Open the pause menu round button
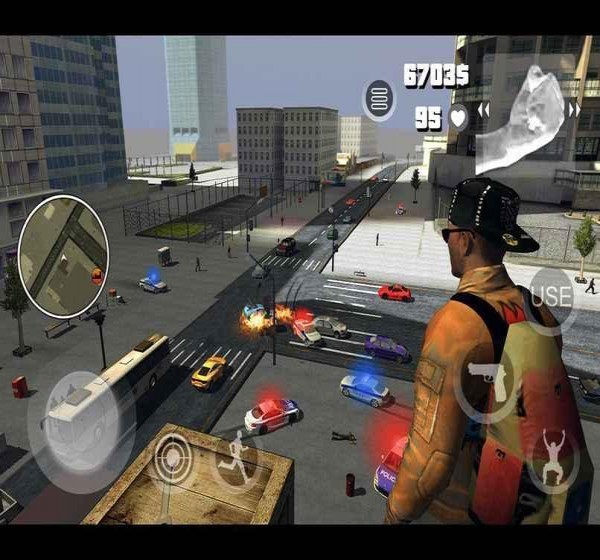 379,100
